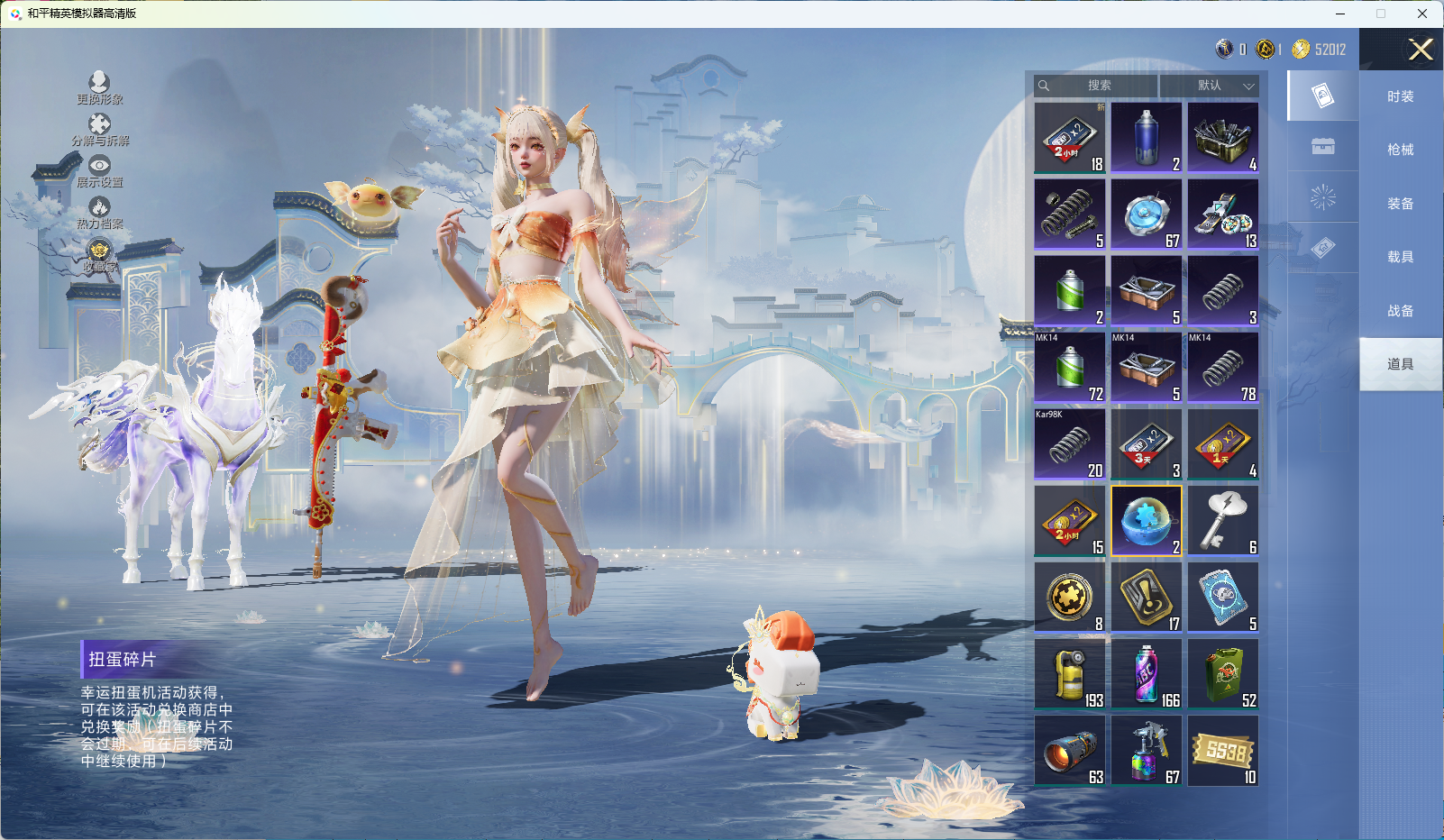This screenshot has width=1444, height=840.
Task: Open the 战备 category tab
Action: [x=1400, y=311]
